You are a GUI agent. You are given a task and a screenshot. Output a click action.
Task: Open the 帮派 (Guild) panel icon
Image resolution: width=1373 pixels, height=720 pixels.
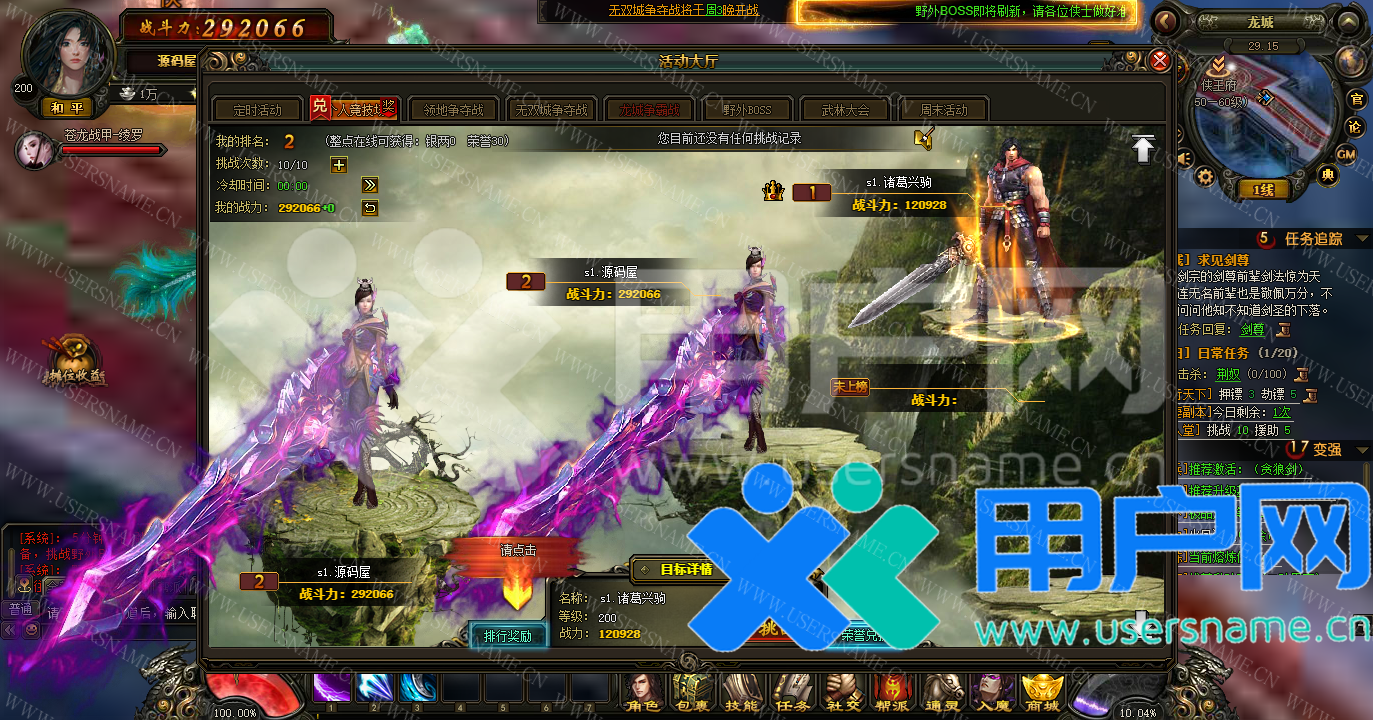click(893, 690)
